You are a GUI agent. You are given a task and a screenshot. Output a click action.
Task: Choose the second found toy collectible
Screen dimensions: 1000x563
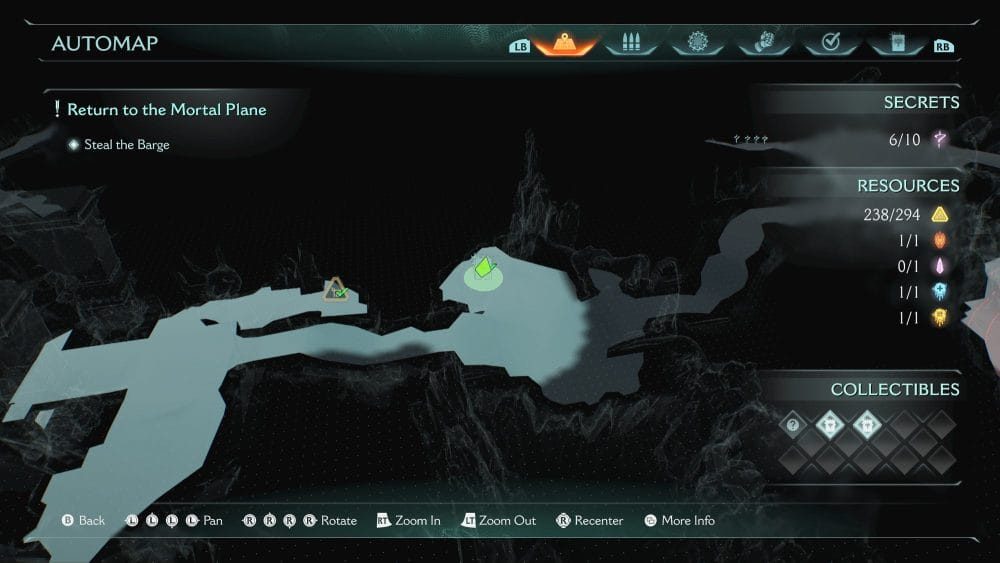tap(864, 425)
